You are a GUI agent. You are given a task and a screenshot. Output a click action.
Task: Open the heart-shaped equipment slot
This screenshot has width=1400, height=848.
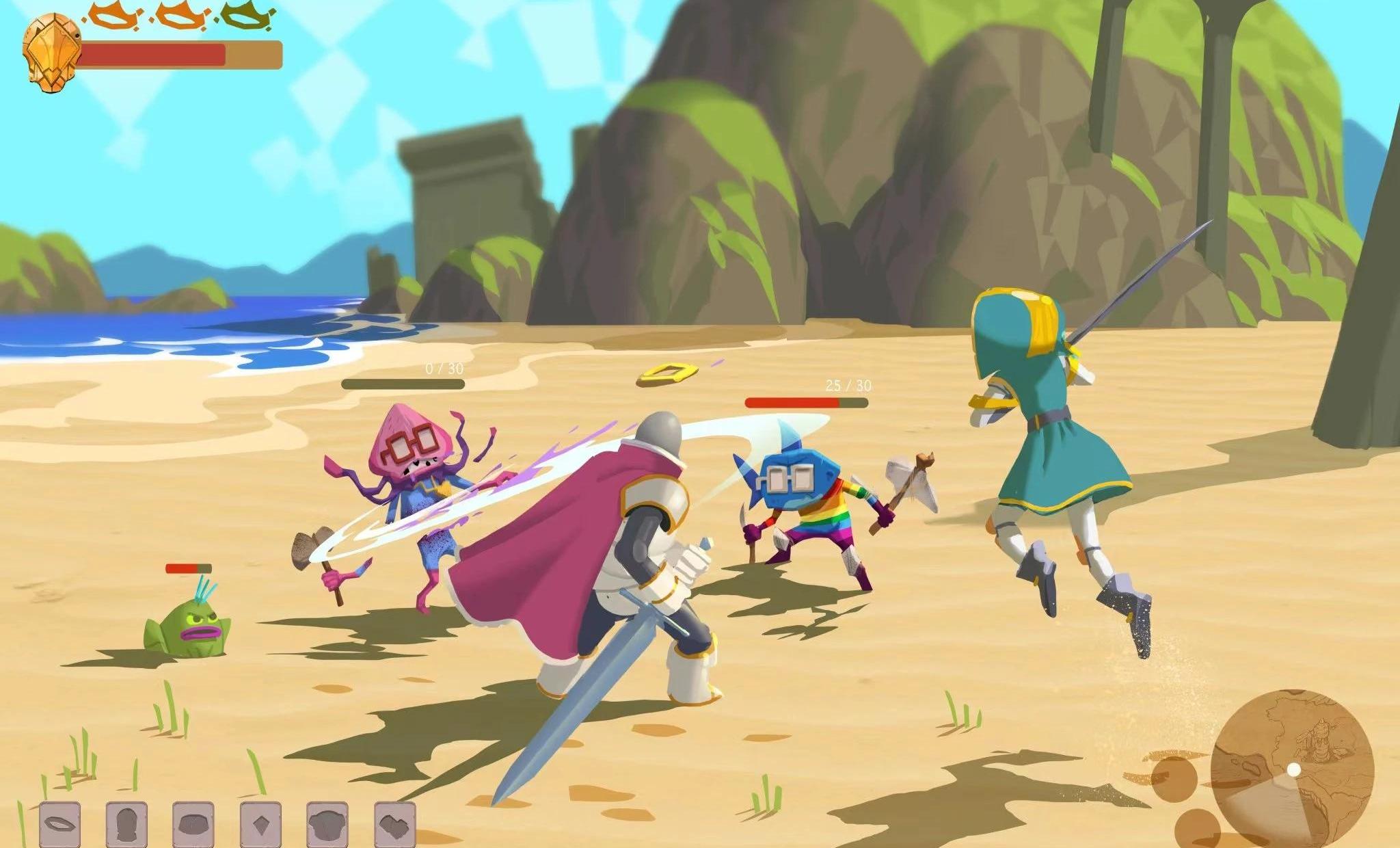394,823
